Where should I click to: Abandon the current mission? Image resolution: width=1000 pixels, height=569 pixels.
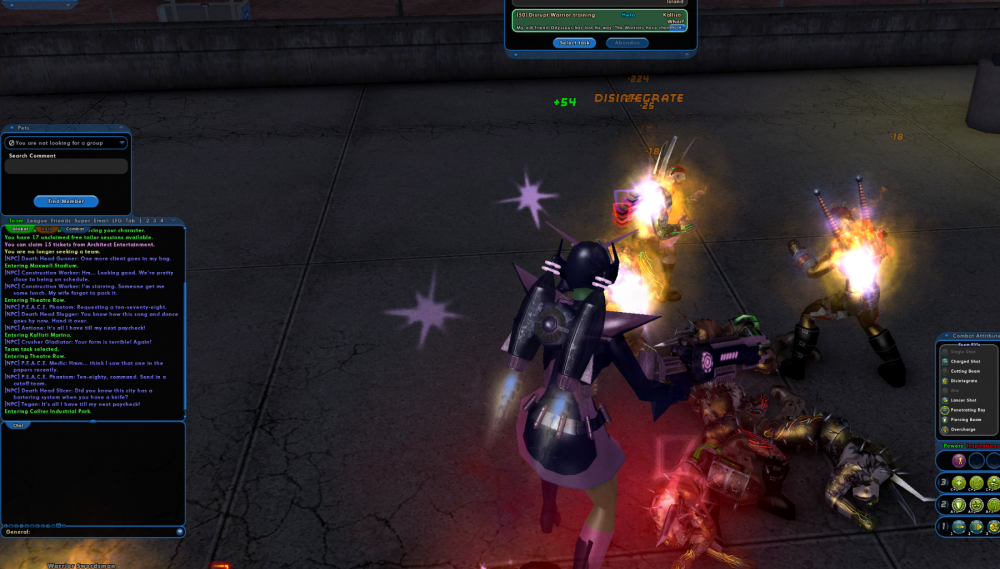click(x=626, y=43)
